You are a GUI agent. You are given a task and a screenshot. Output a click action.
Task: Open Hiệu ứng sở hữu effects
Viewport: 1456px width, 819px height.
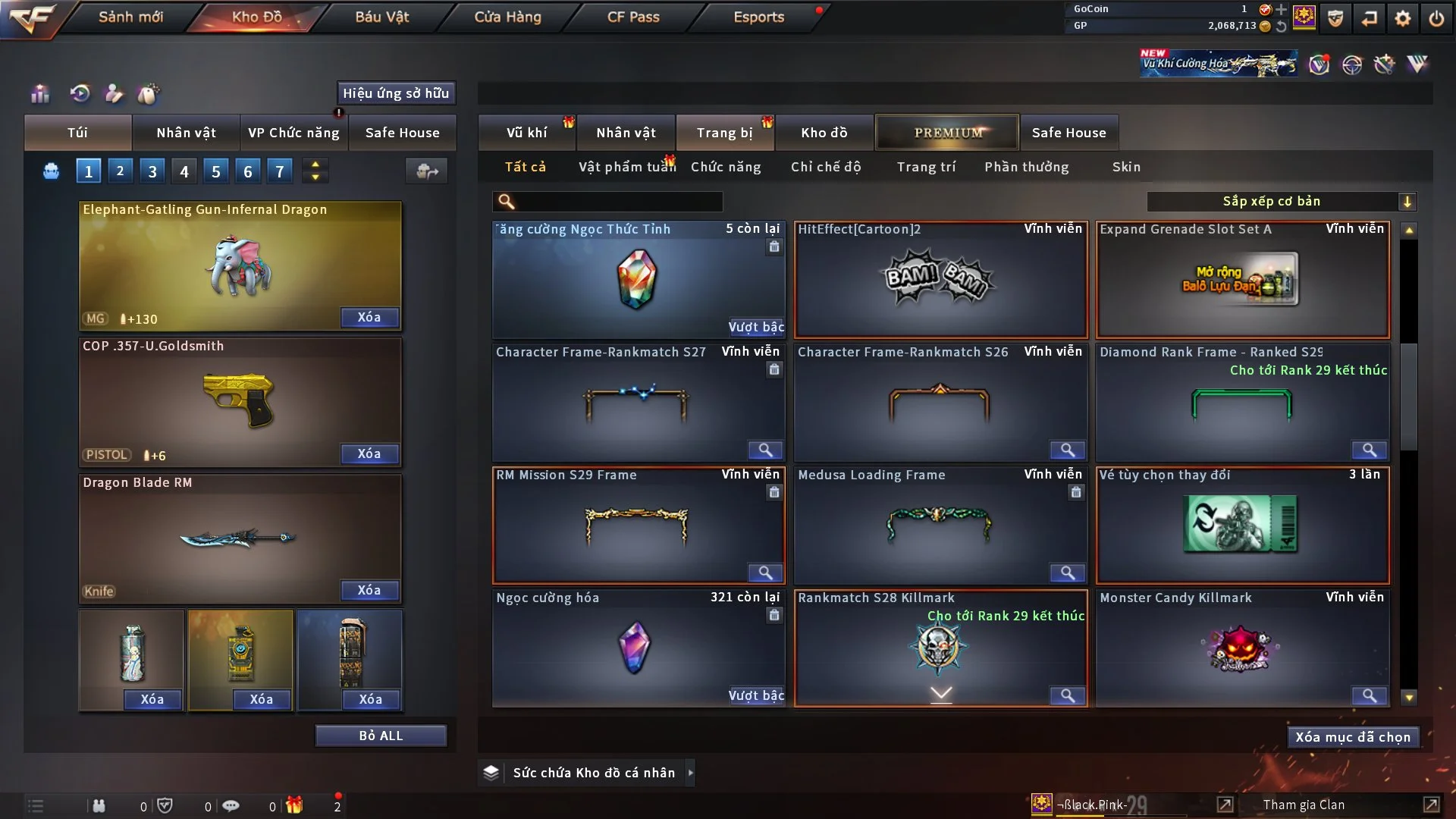(396, 93)
